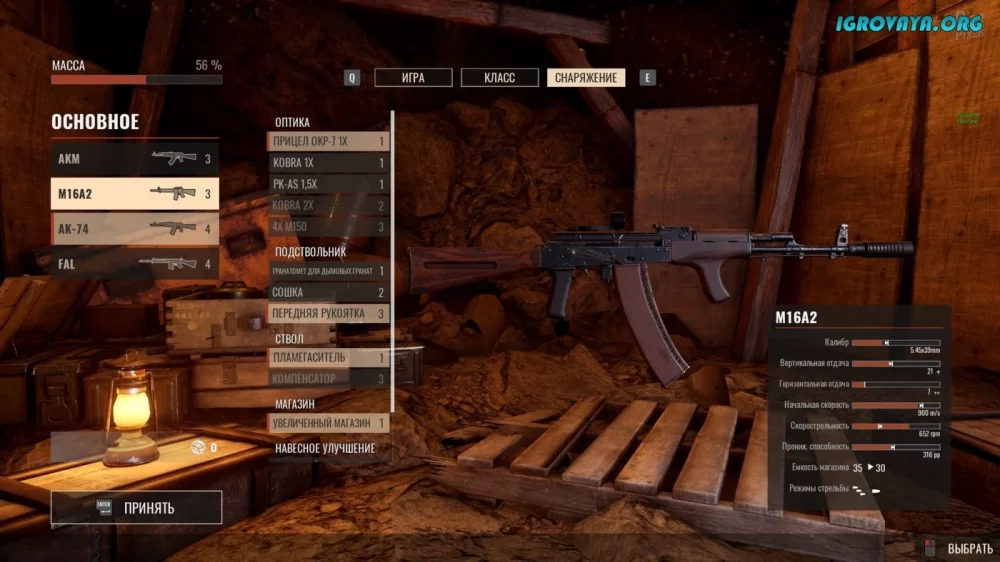Equip the ПРИЦЕЛ ОКР-7 1X optic

click(328, 142)
